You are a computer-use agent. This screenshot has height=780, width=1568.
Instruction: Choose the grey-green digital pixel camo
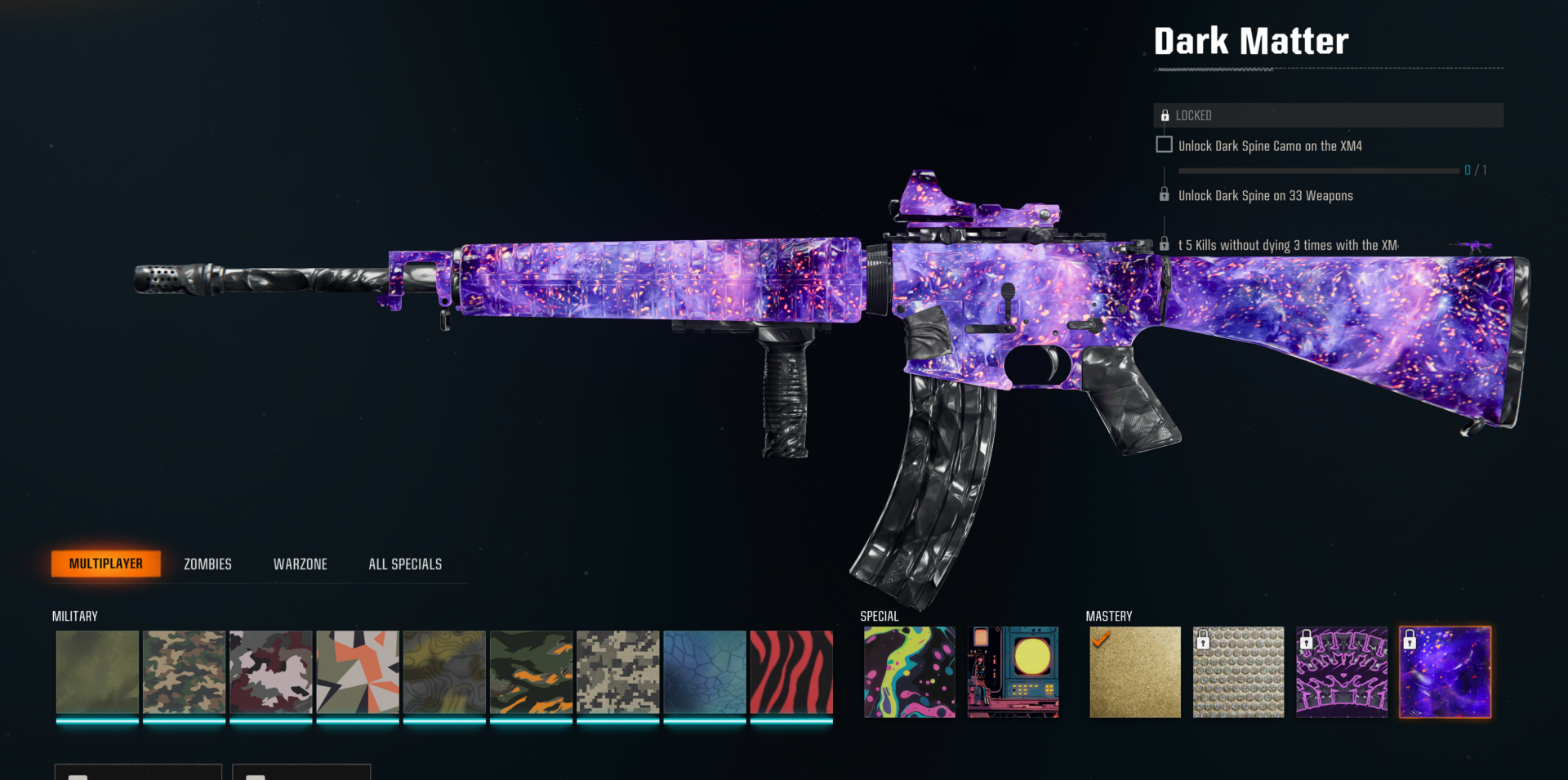pyautogui.click(x=618, y=672)
